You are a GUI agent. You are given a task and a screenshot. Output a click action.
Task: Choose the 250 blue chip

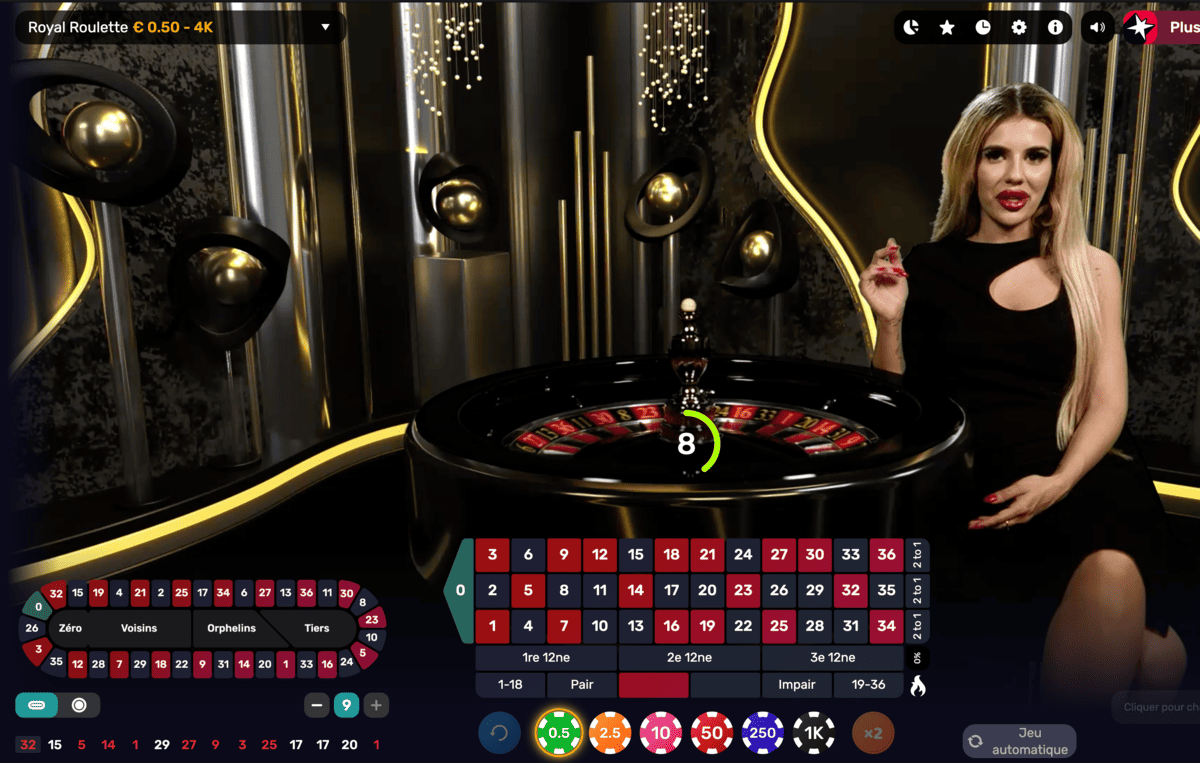763,733
